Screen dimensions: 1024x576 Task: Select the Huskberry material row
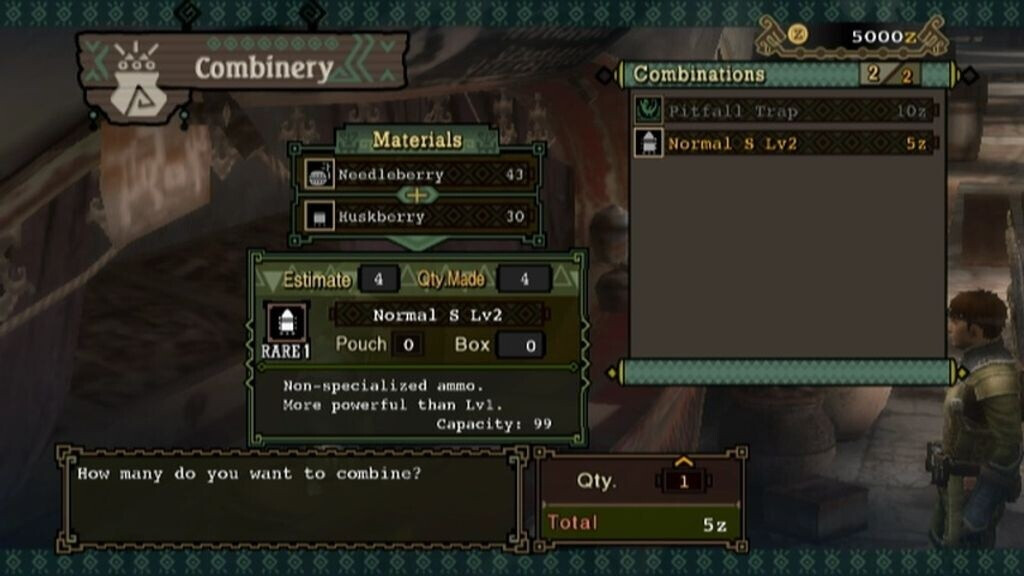(x=417, y=216)
